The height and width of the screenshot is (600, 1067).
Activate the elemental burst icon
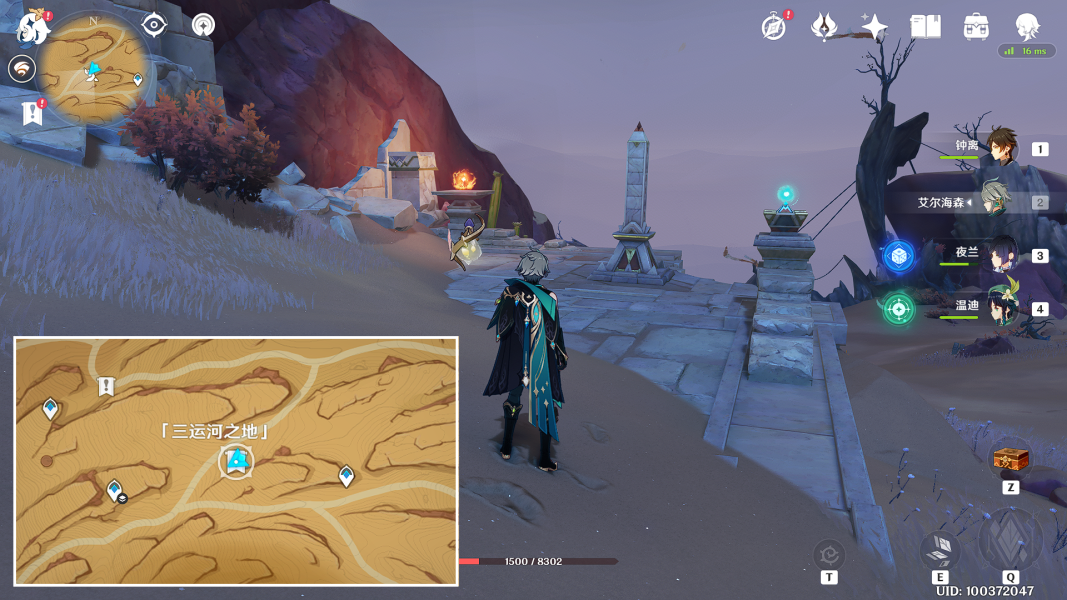[x=1010, y=540]
